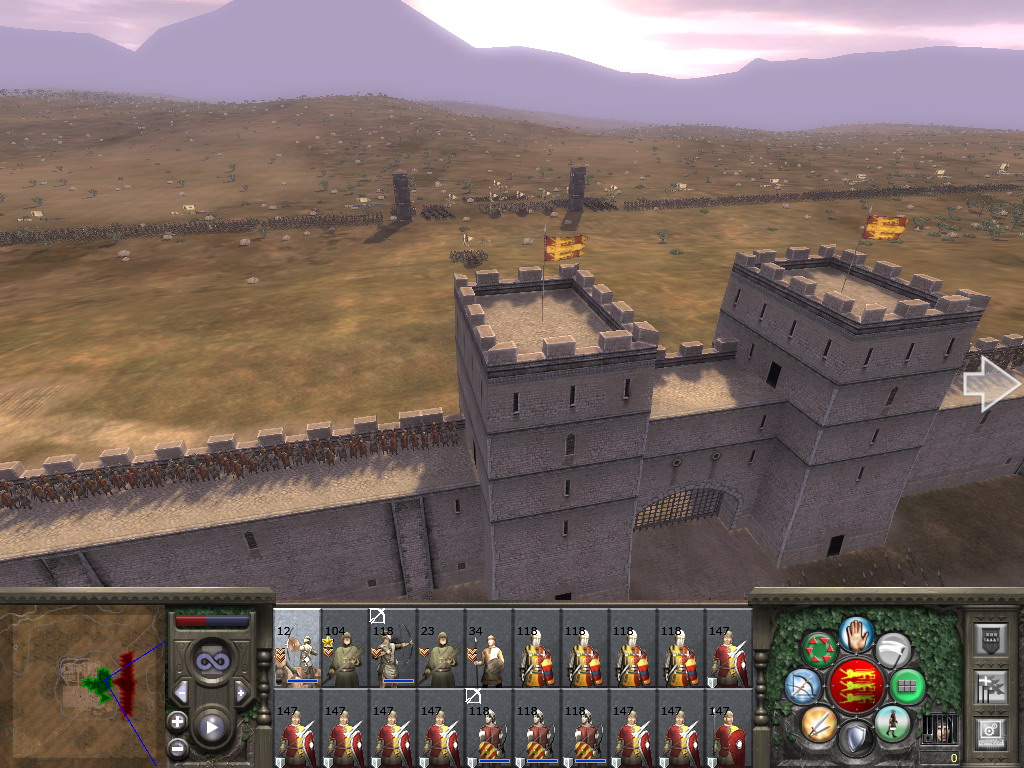Open group formations green grid button

(x=907, y=686)
